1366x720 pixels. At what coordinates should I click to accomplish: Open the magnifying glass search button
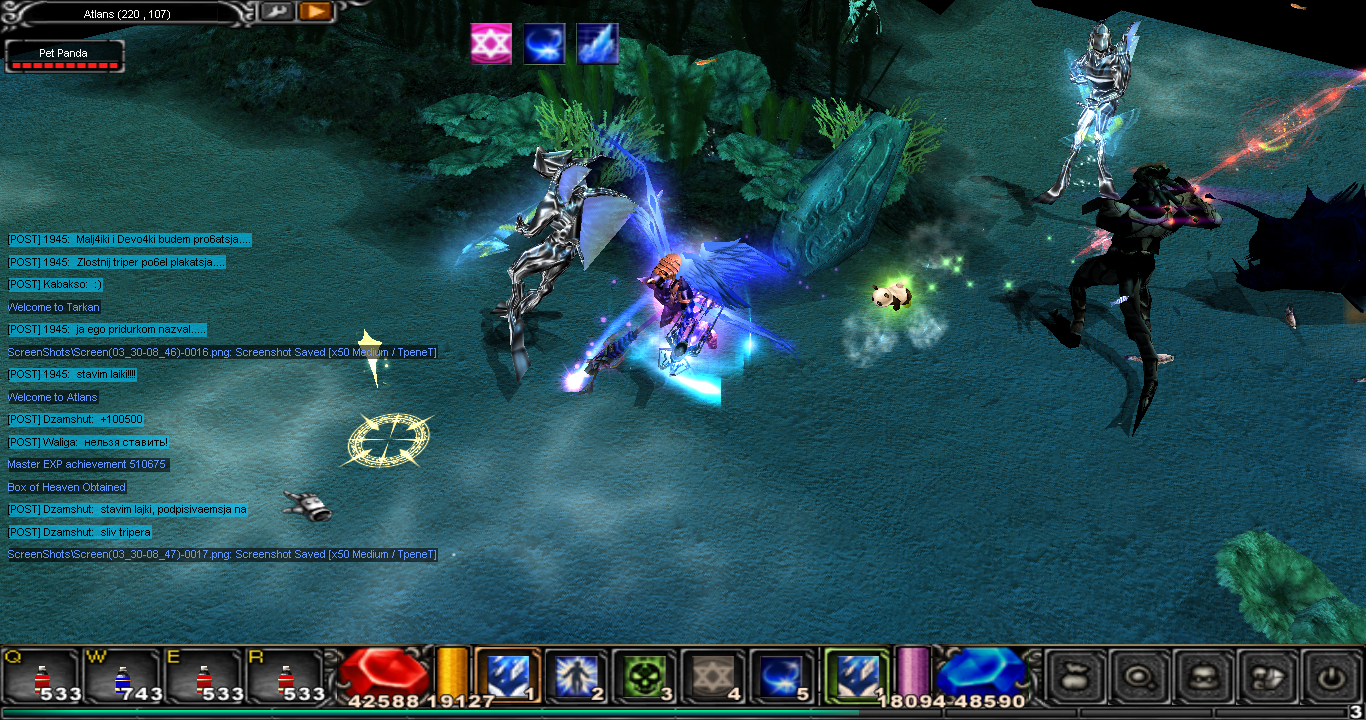(1139, 677)
